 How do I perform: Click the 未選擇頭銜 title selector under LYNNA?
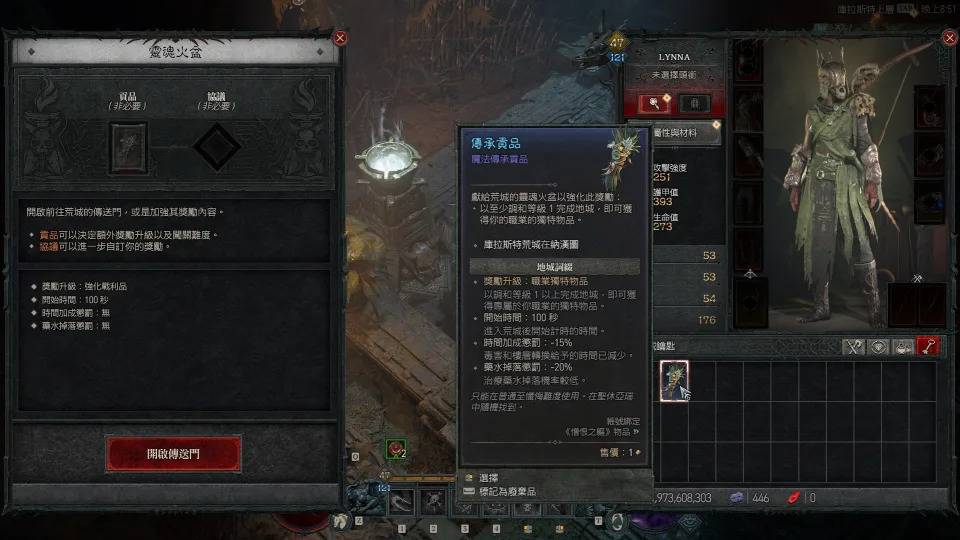coord(675,74)
